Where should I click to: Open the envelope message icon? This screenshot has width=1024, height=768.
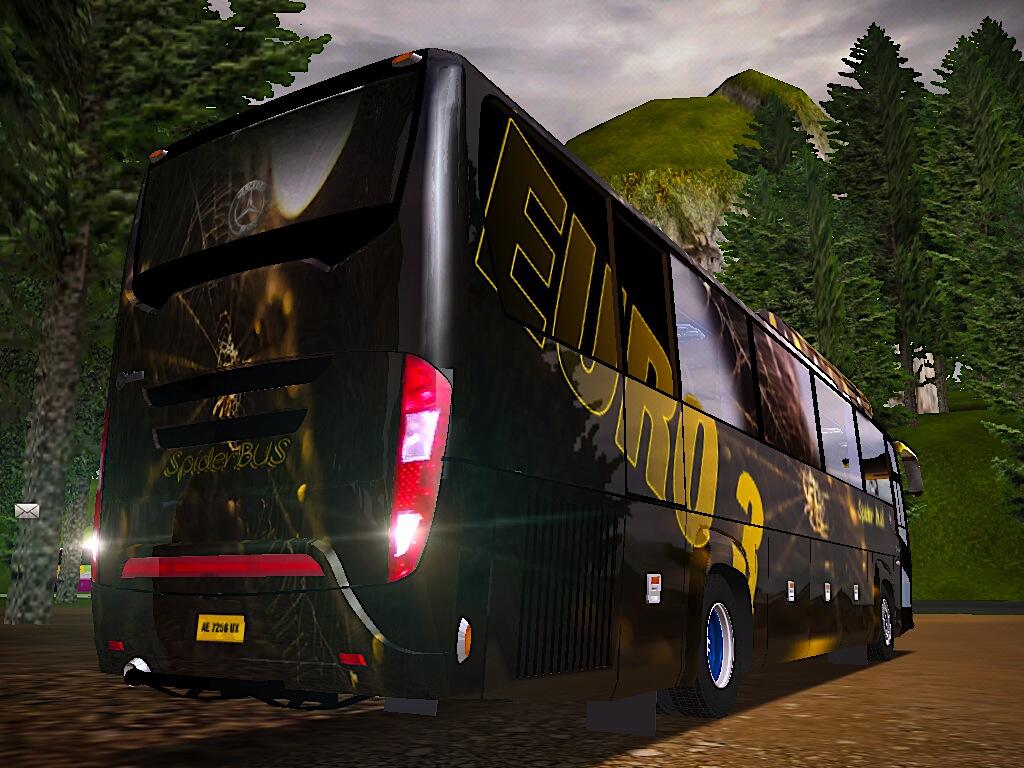pyautogui.click(x=27, y=511)
